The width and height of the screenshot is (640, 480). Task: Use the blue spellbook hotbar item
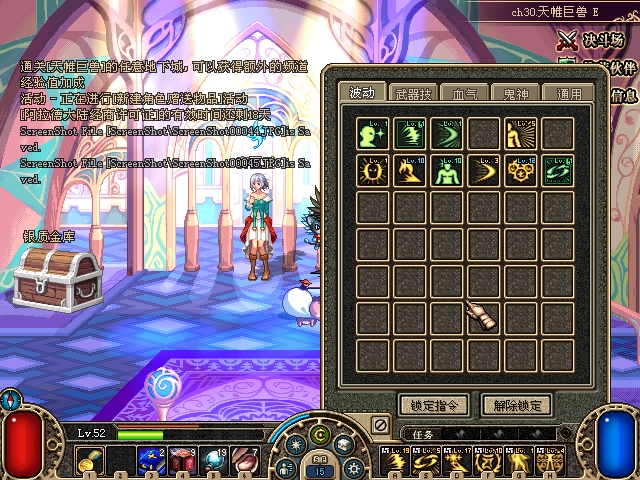(151, 462)
